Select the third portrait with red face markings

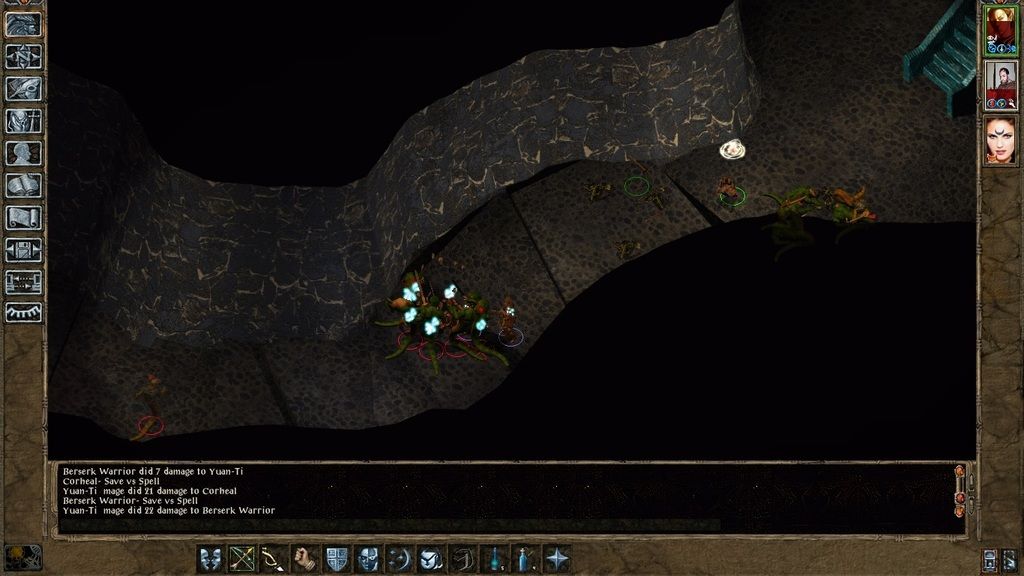[x=1000, y=140]
